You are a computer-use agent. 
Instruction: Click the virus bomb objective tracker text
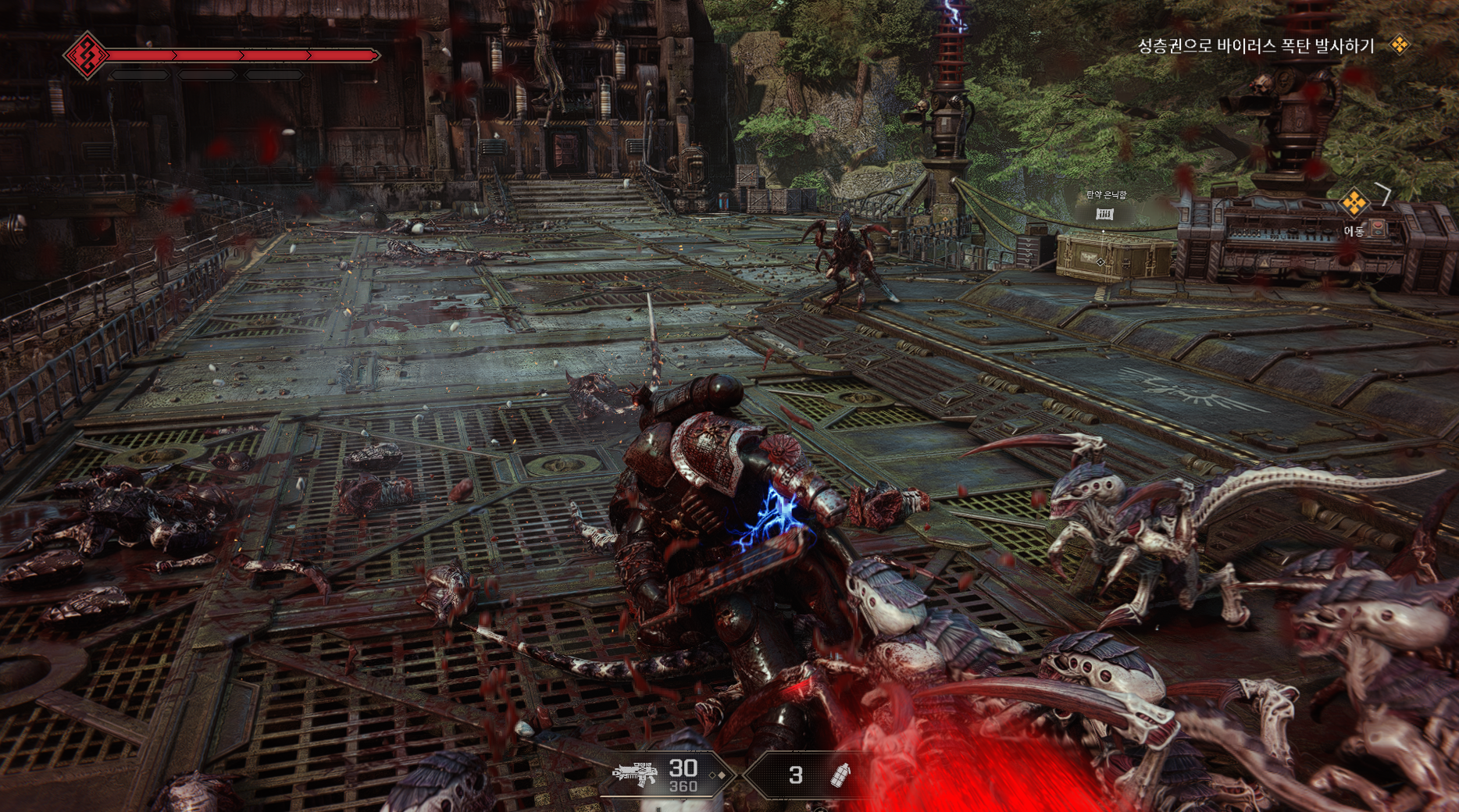(x=1255, y=46)
